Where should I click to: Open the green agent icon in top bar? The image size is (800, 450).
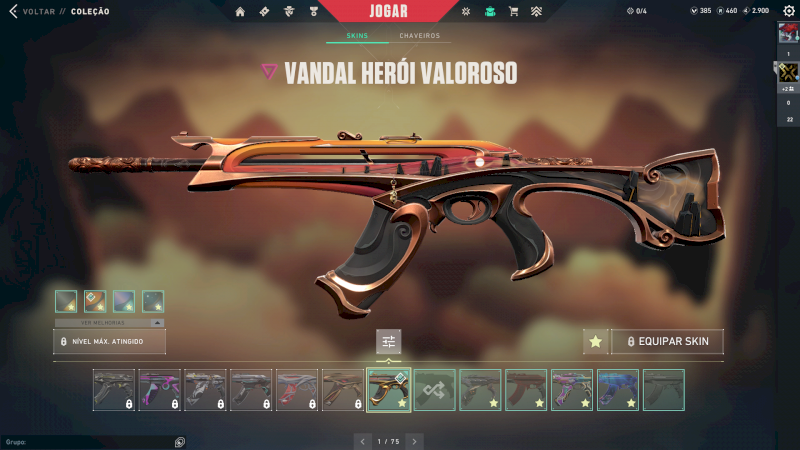tap(490, 11)
